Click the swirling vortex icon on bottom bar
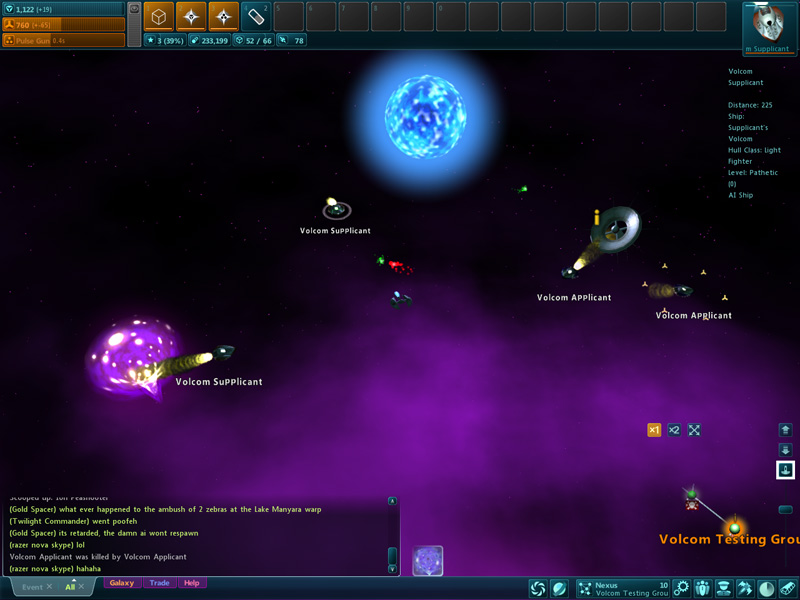The height and width of the screenshot is (600, 800). [x=538, y=589]
